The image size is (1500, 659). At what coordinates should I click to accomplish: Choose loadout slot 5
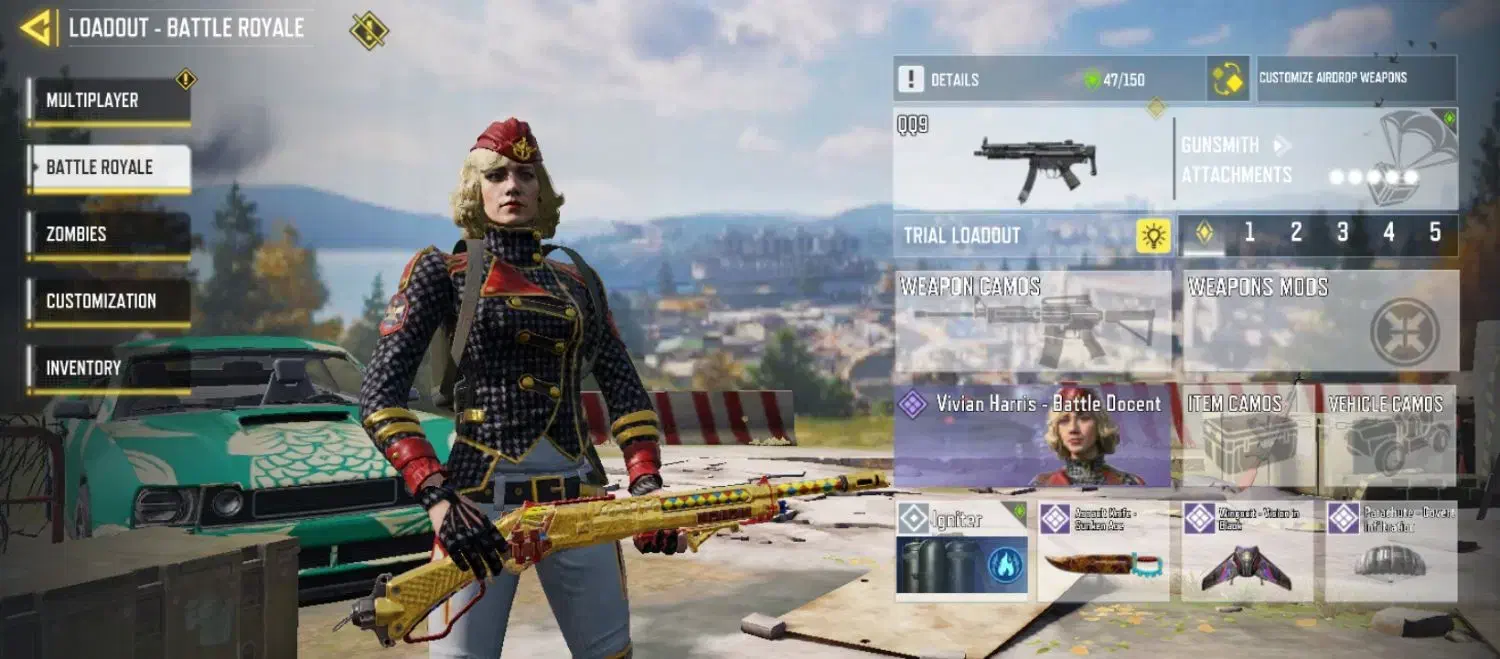click(1435, 234)
